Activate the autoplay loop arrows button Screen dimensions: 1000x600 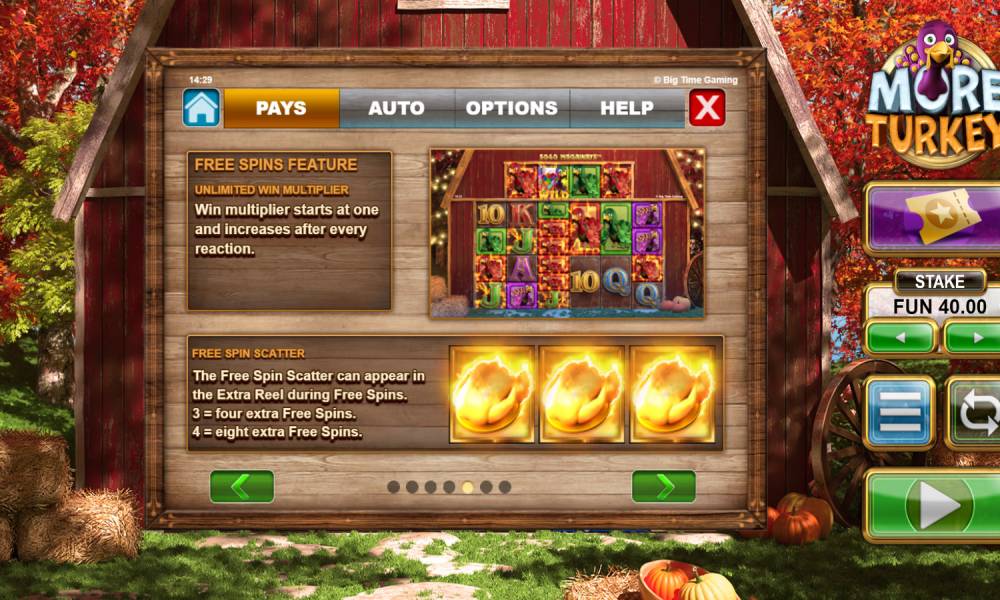pos(976,412)
